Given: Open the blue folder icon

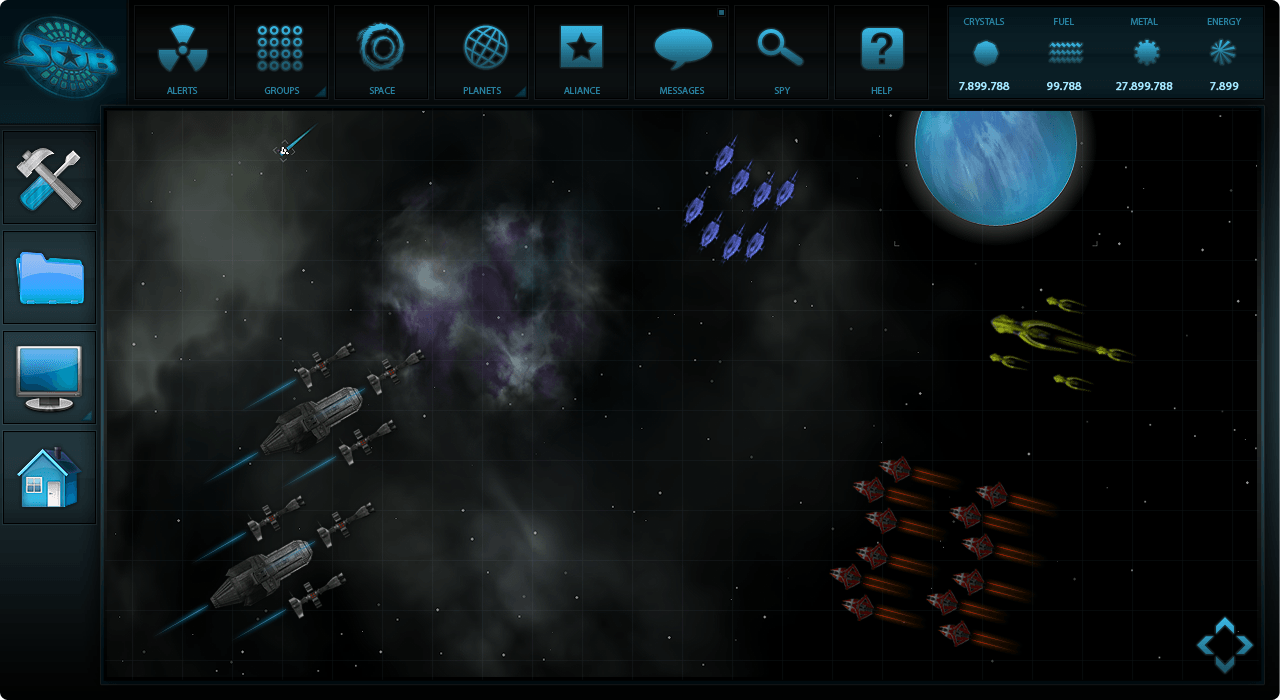Looking at the screenshot, I should click(x=50, y=277).
